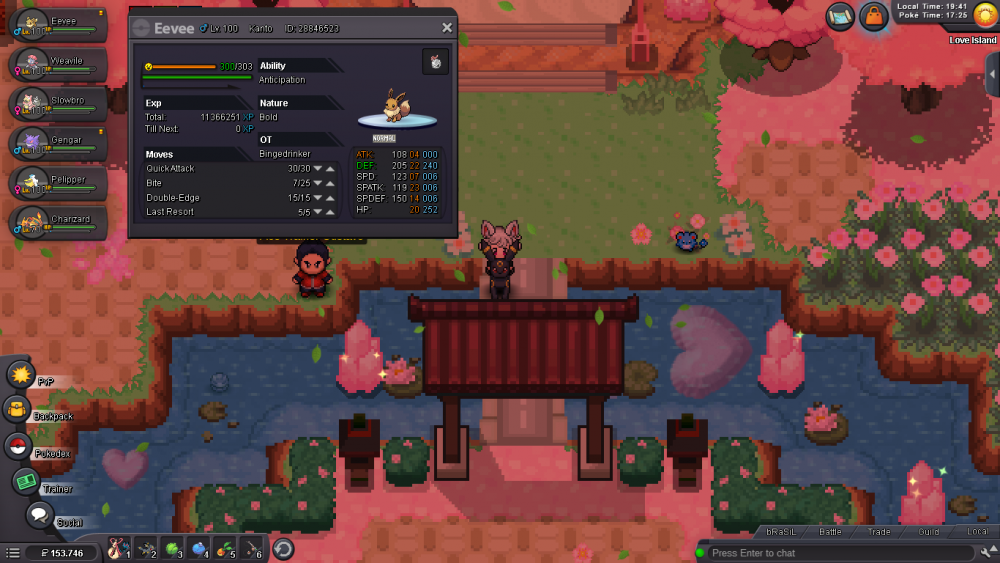Open the Guild chat tab
Screen dimensions: 1000x563
(928, 532)
